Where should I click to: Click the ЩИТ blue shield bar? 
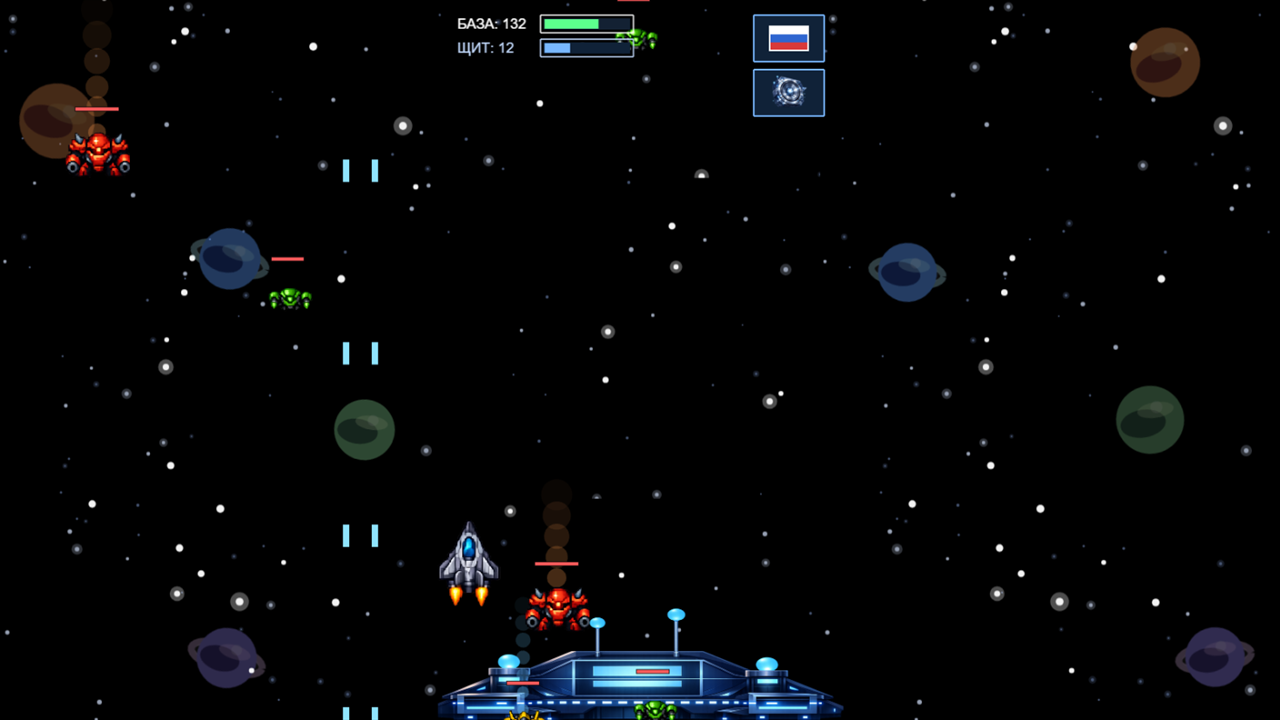586,46
